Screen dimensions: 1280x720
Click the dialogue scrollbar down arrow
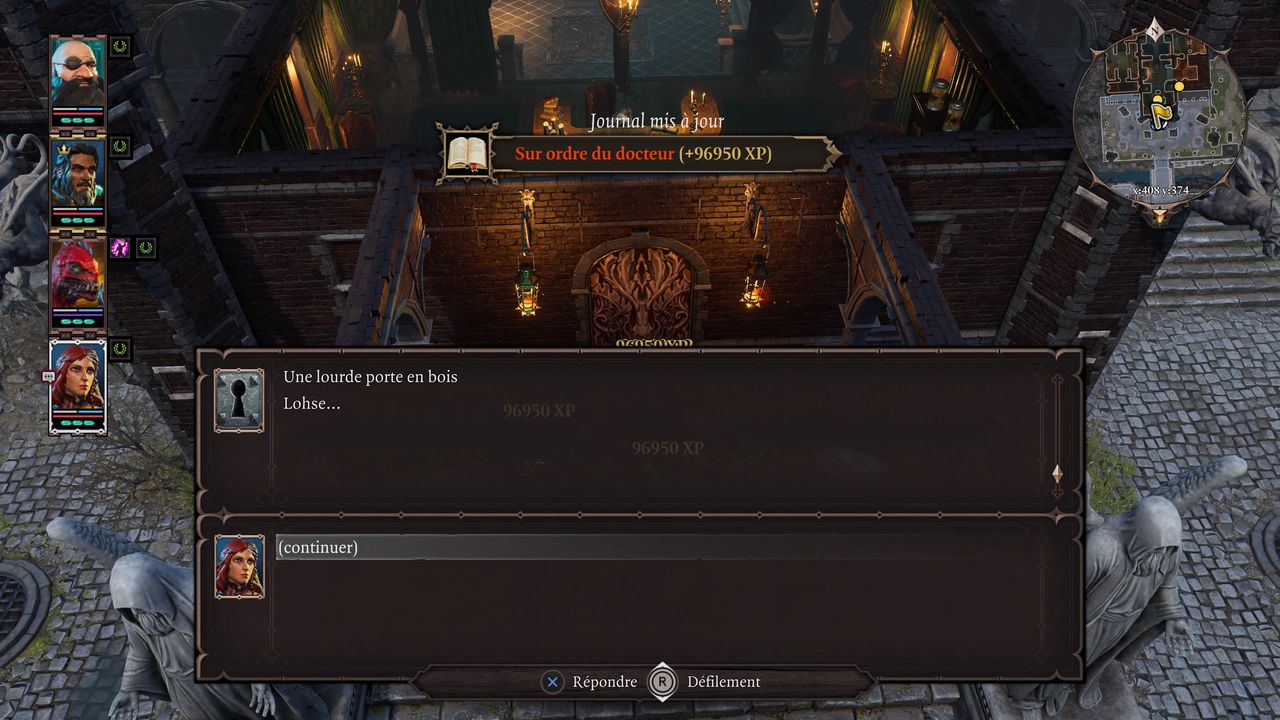(1057, 474)
